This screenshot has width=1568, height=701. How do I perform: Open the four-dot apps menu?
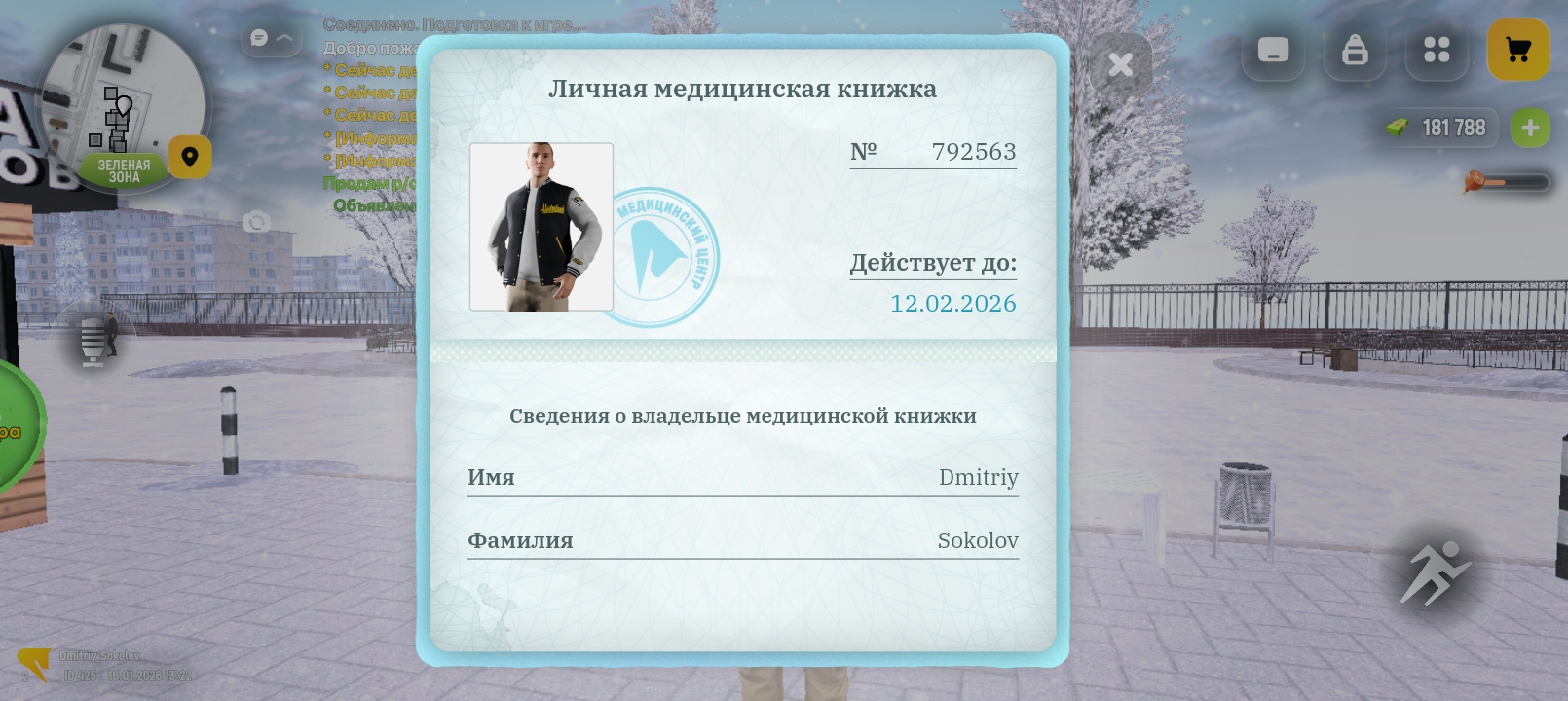click(1437, 51)
